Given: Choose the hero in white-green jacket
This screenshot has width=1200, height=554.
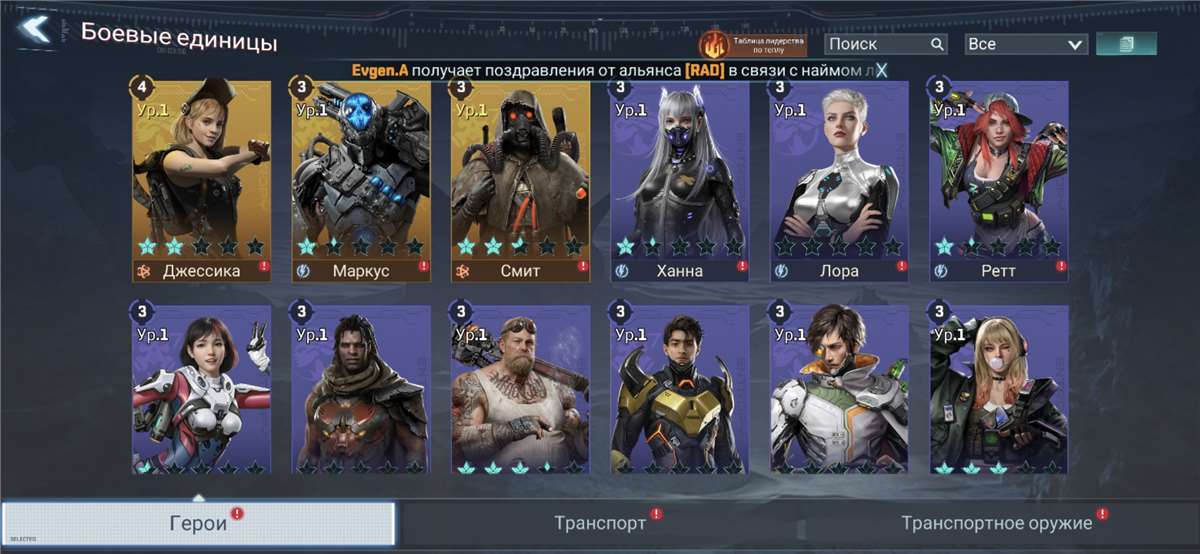Looking at the screenshot, I should (840, 390).
